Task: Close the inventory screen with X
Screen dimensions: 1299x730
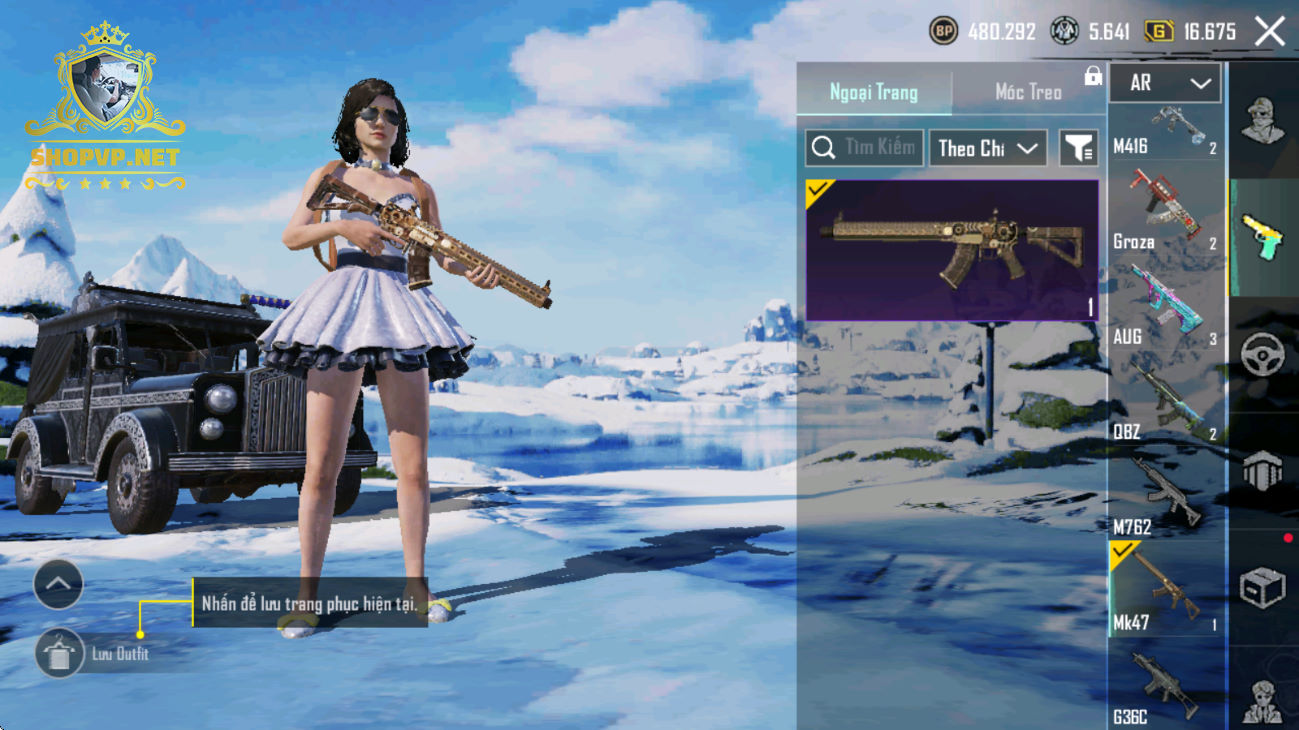Action: 1269,32
